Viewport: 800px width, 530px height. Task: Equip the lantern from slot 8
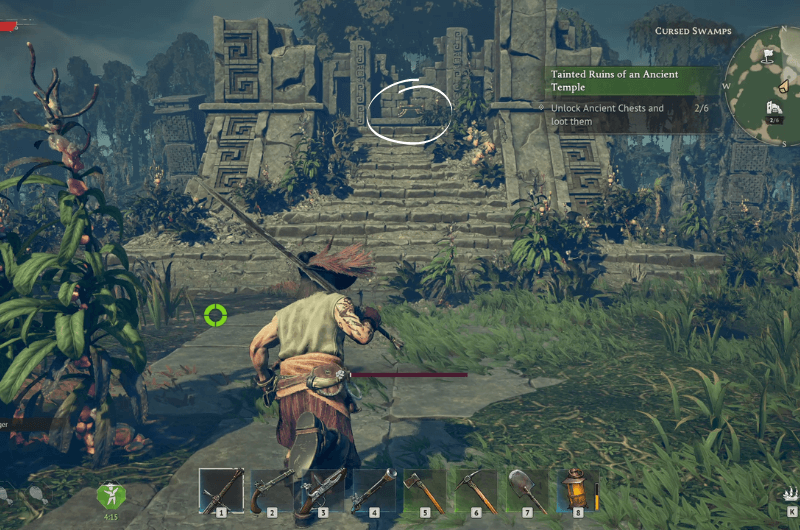pyautogui.click(x=578, y=490)
